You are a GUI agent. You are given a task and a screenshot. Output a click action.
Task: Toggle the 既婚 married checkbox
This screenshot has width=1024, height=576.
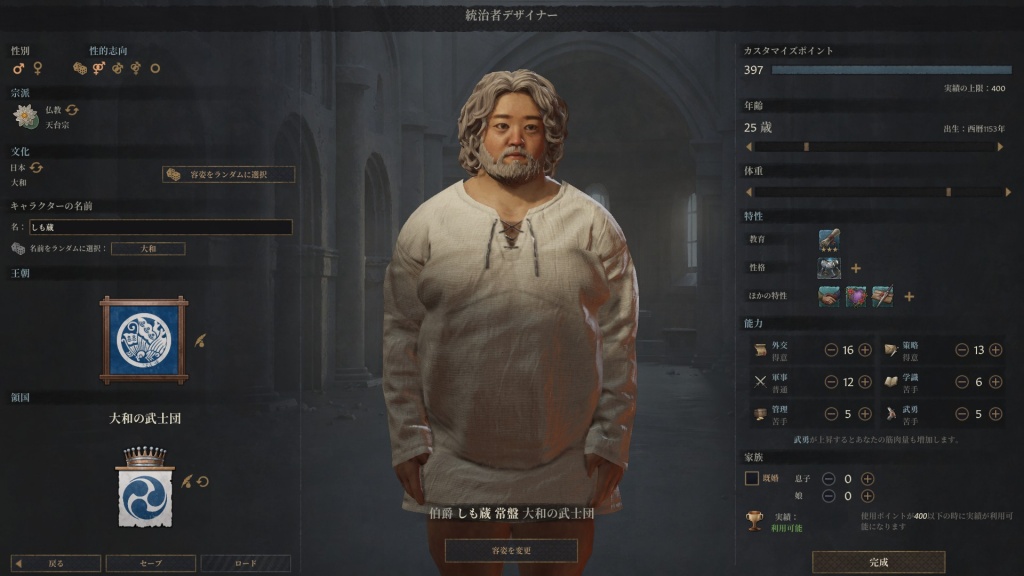[752, 479]
